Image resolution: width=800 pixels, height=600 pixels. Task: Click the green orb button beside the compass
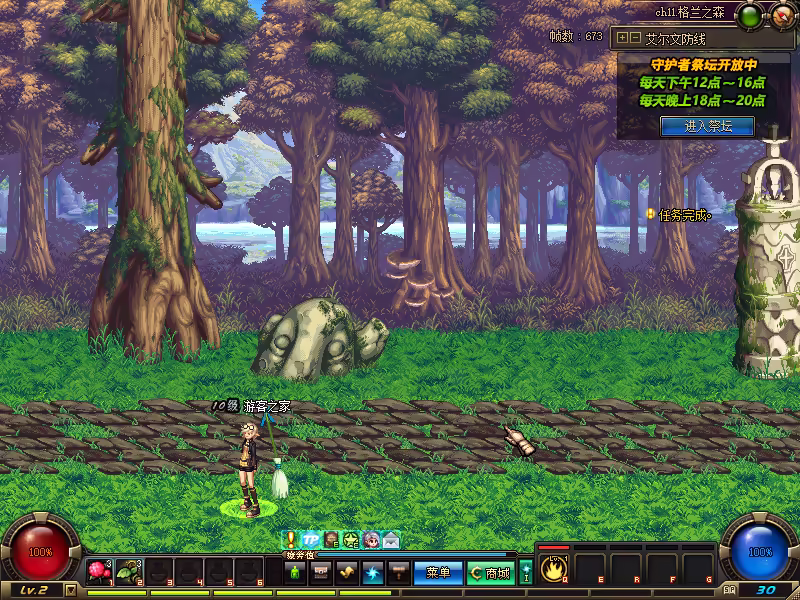(749, 15)
